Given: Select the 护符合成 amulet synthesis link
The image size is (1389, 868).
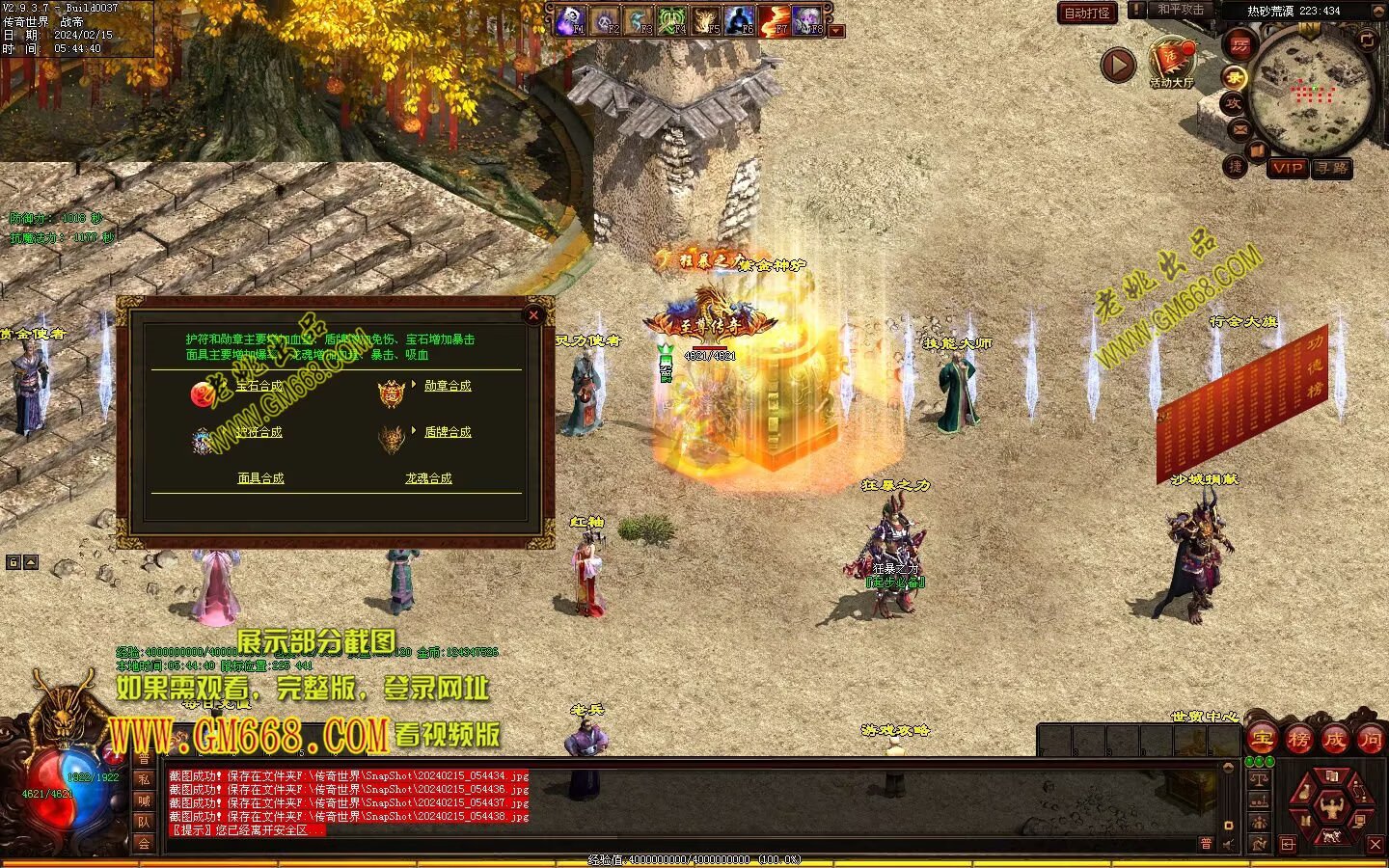Looking at the screenshot, I should pyautogui.click(x=259, y=432).
